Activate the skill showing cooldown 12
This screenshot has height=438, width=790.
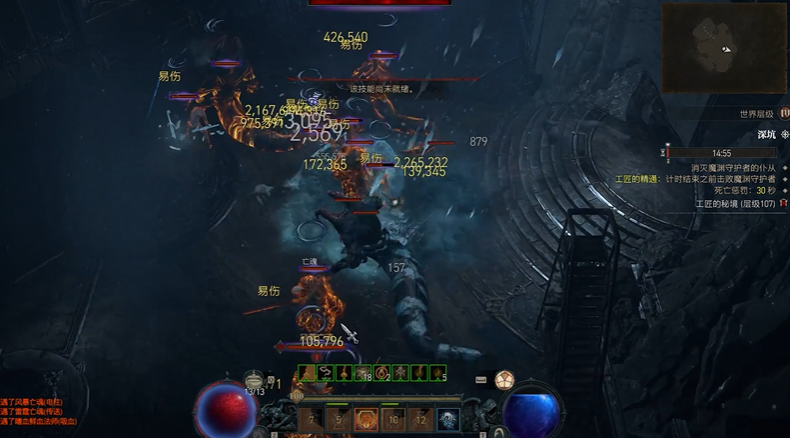(x=420, y=419)
